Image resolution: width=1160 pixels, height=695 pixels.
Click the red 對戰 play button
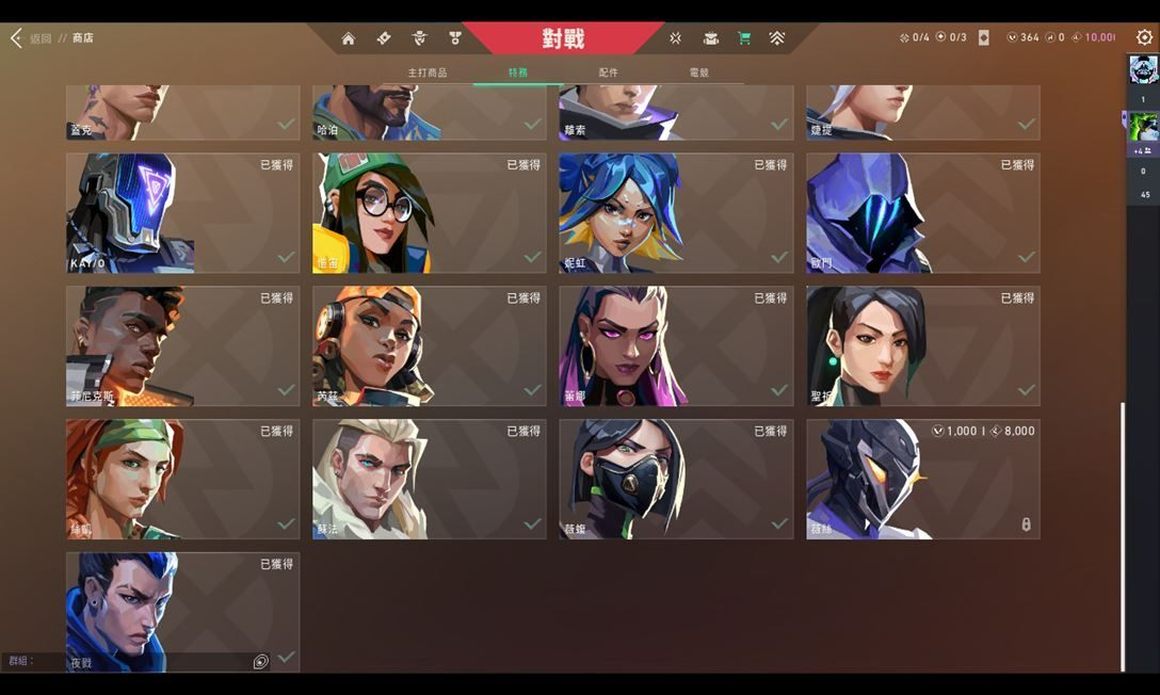point(563,39)
